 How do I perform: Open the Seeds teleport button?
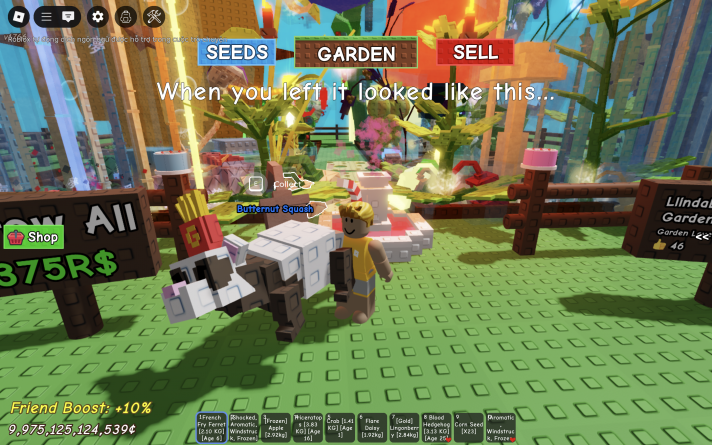tap(236, 52)
